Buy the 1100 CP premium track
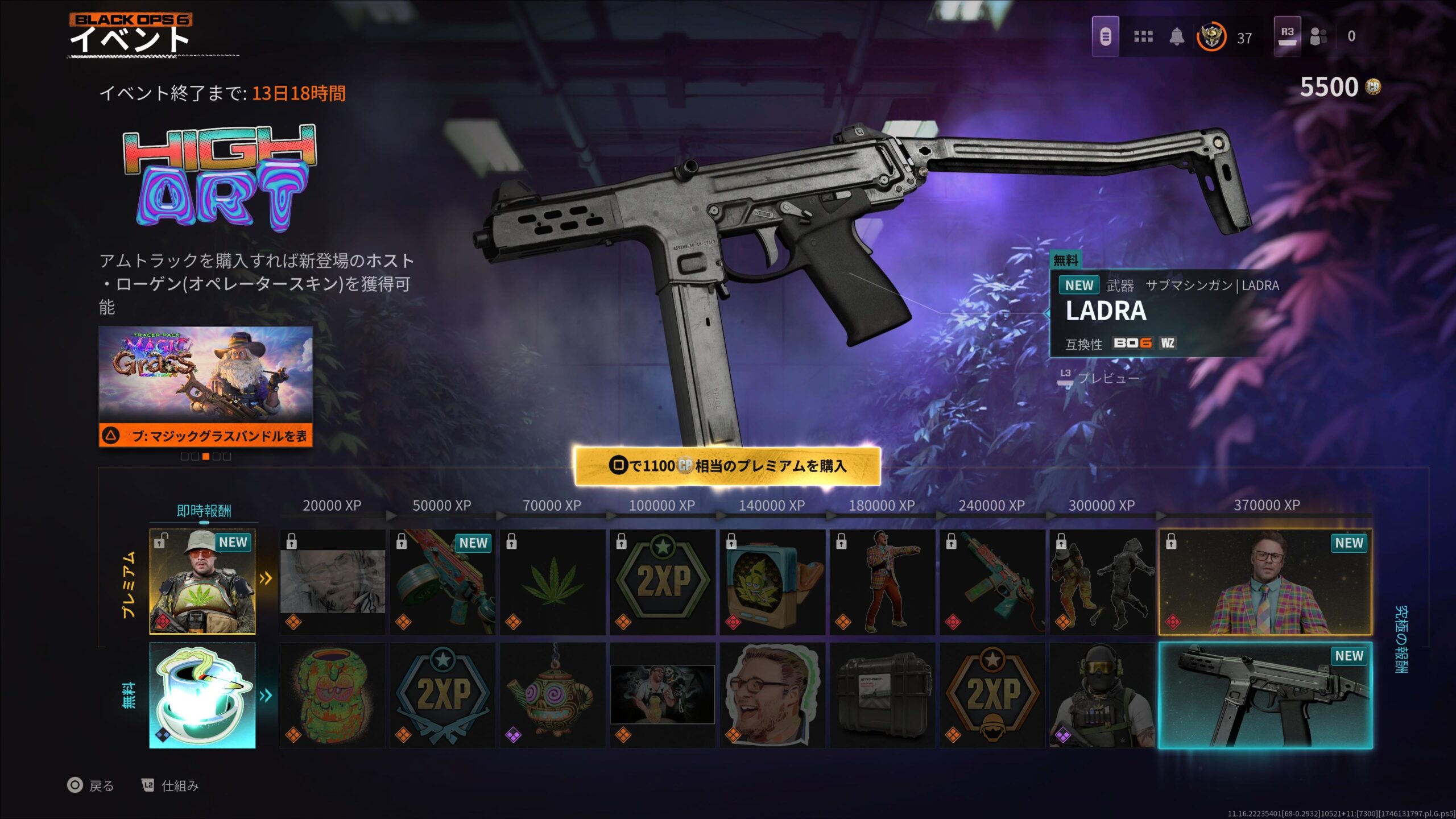Image resolution: width=1456 pixels, height=819 pixels. point(727,466)
